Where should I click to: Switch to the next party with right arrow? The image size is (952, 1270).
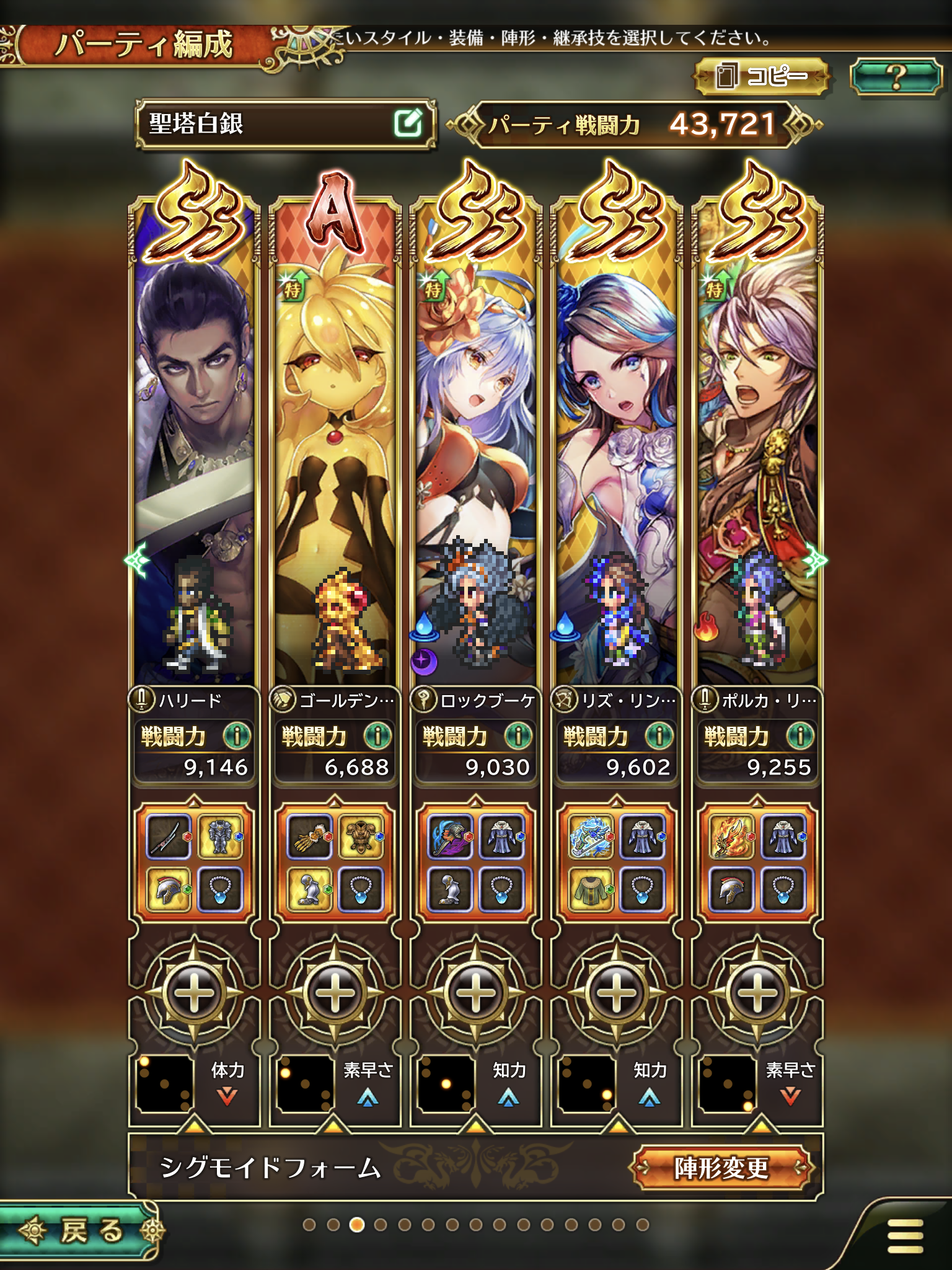coord(816,561)
